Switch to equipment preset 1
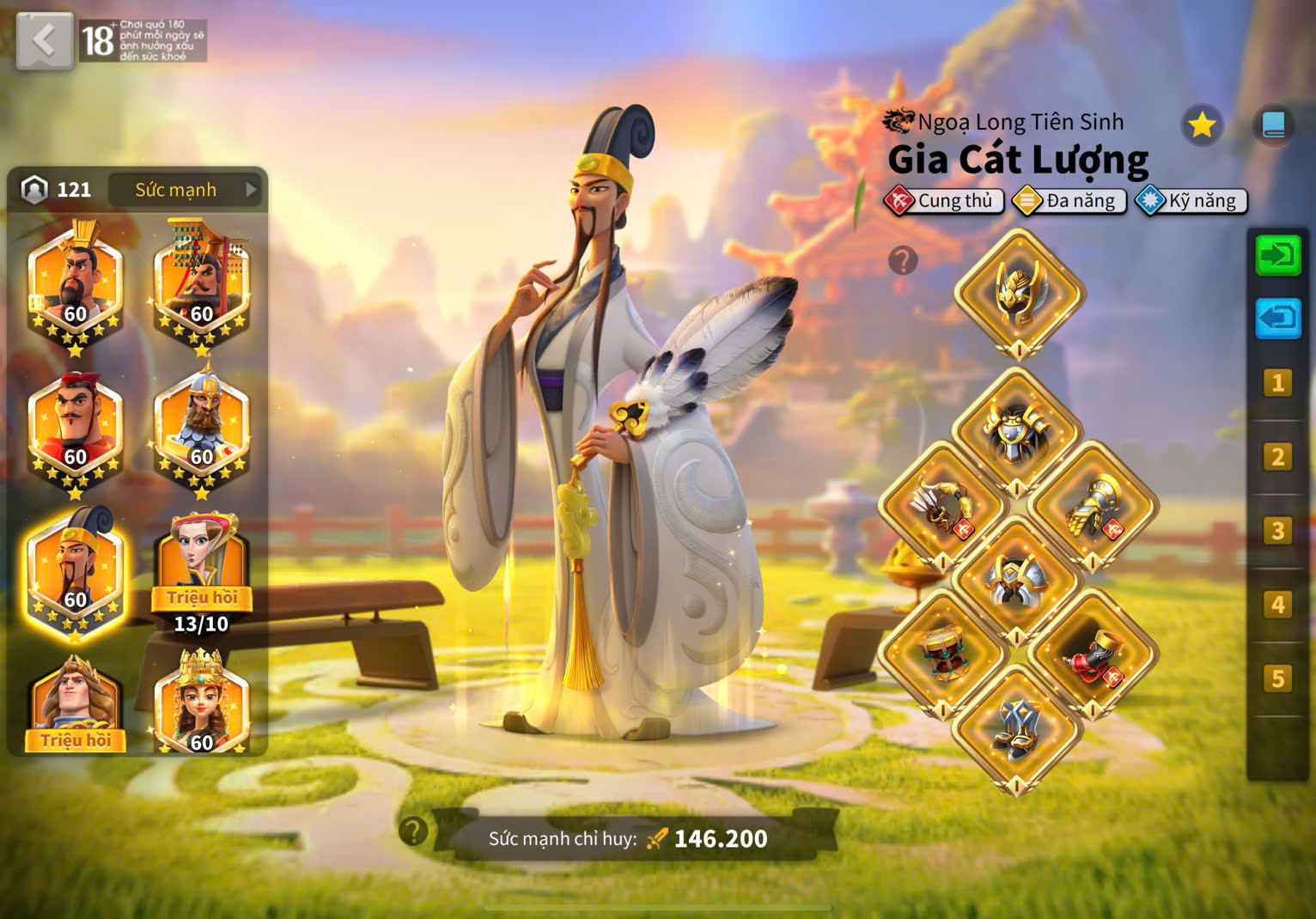Screen dimensions: 1316x919 [x=1277, y=383]
